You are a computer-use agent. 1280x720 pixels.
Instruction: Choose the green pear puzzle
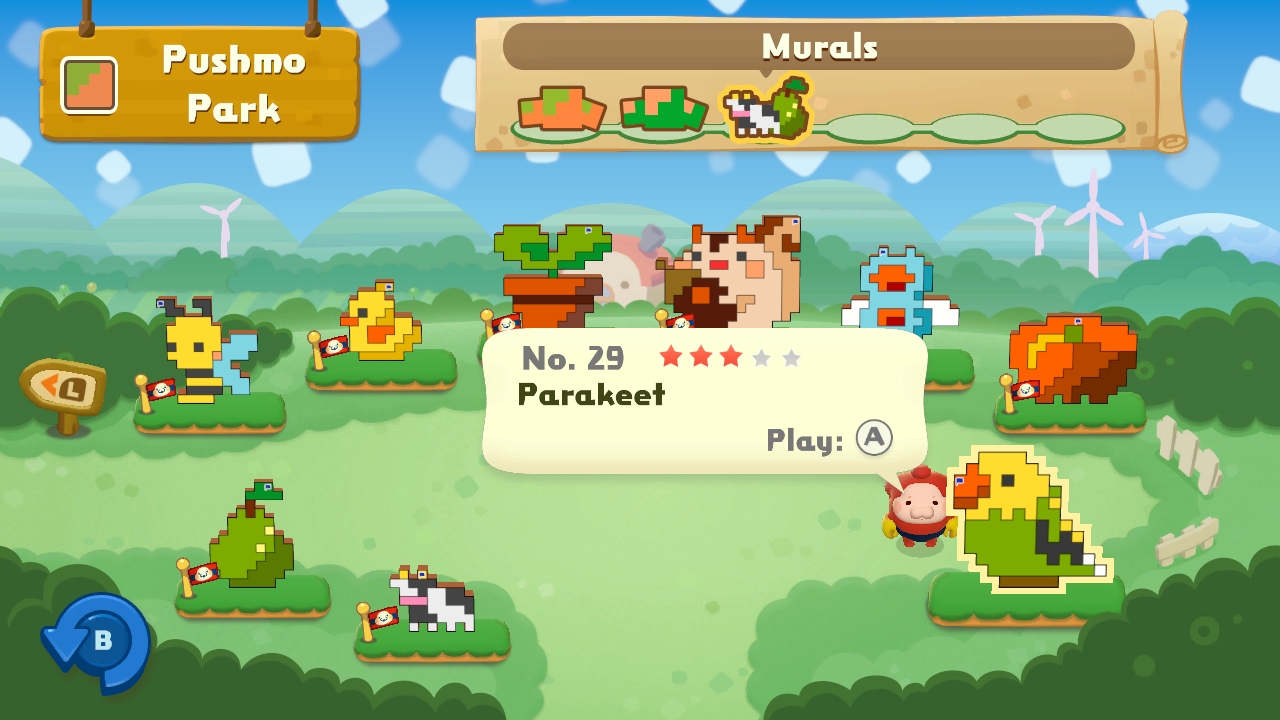click(x=252, y=538)
